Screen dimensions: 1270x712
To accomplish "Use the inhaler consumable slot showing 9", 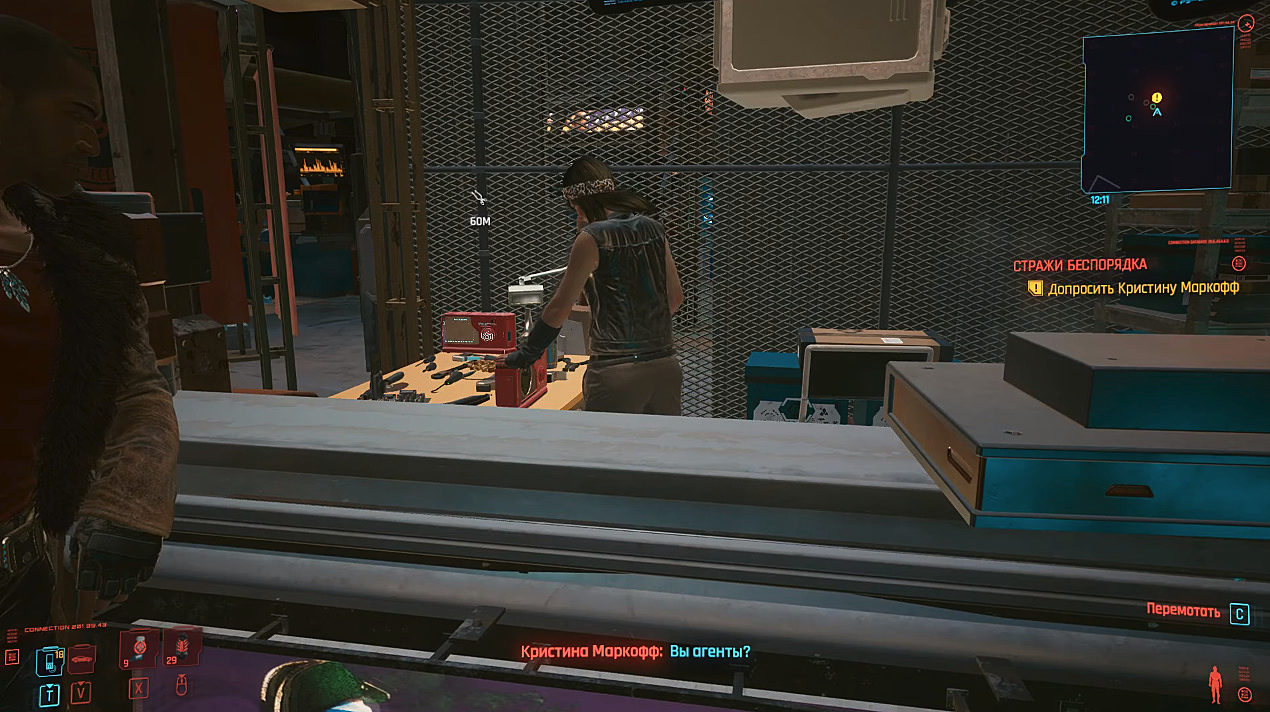I will [x=139, y=649].
